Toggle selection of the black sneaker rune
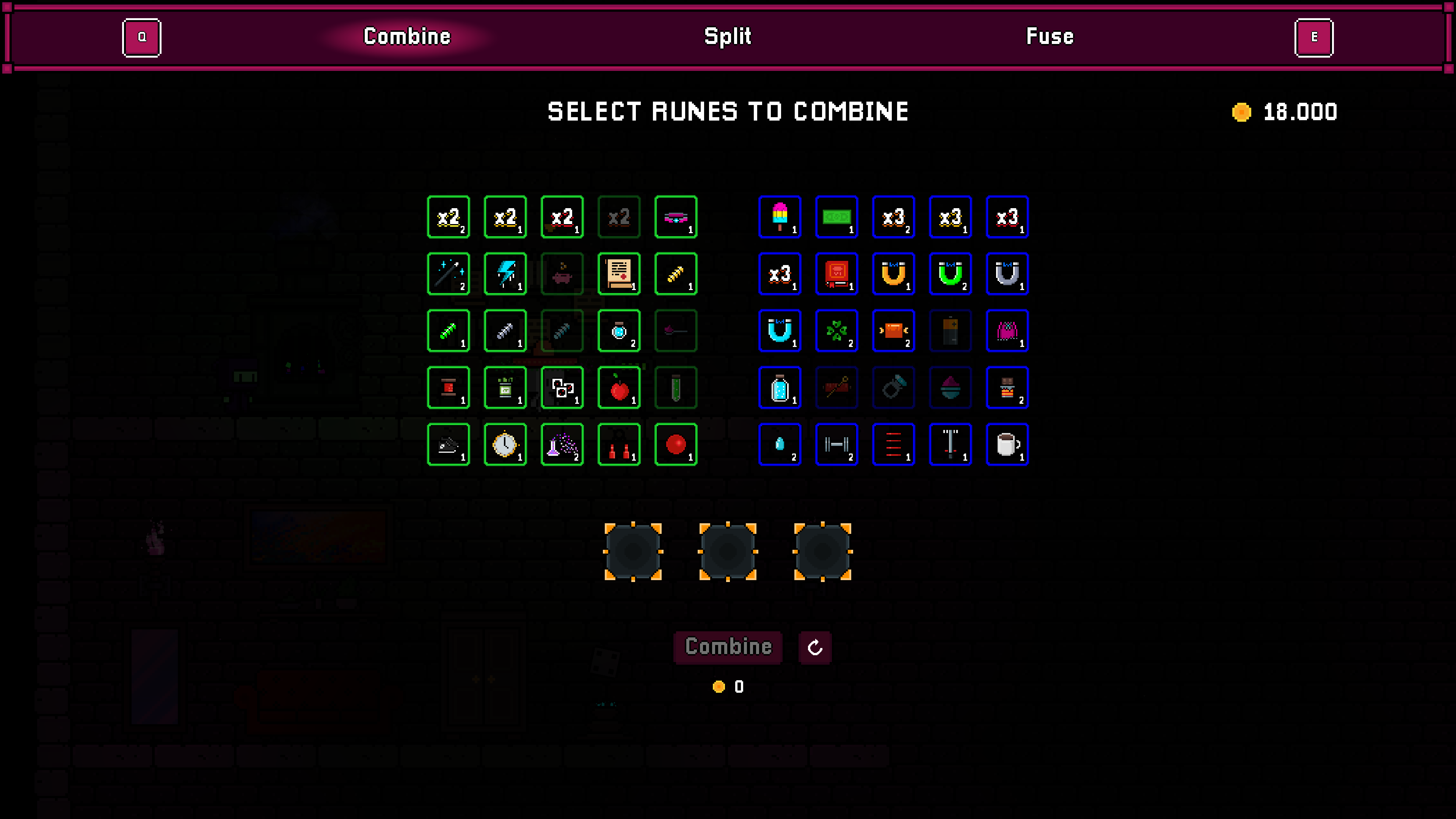The image size is (1456, 819). pos(448,444)
